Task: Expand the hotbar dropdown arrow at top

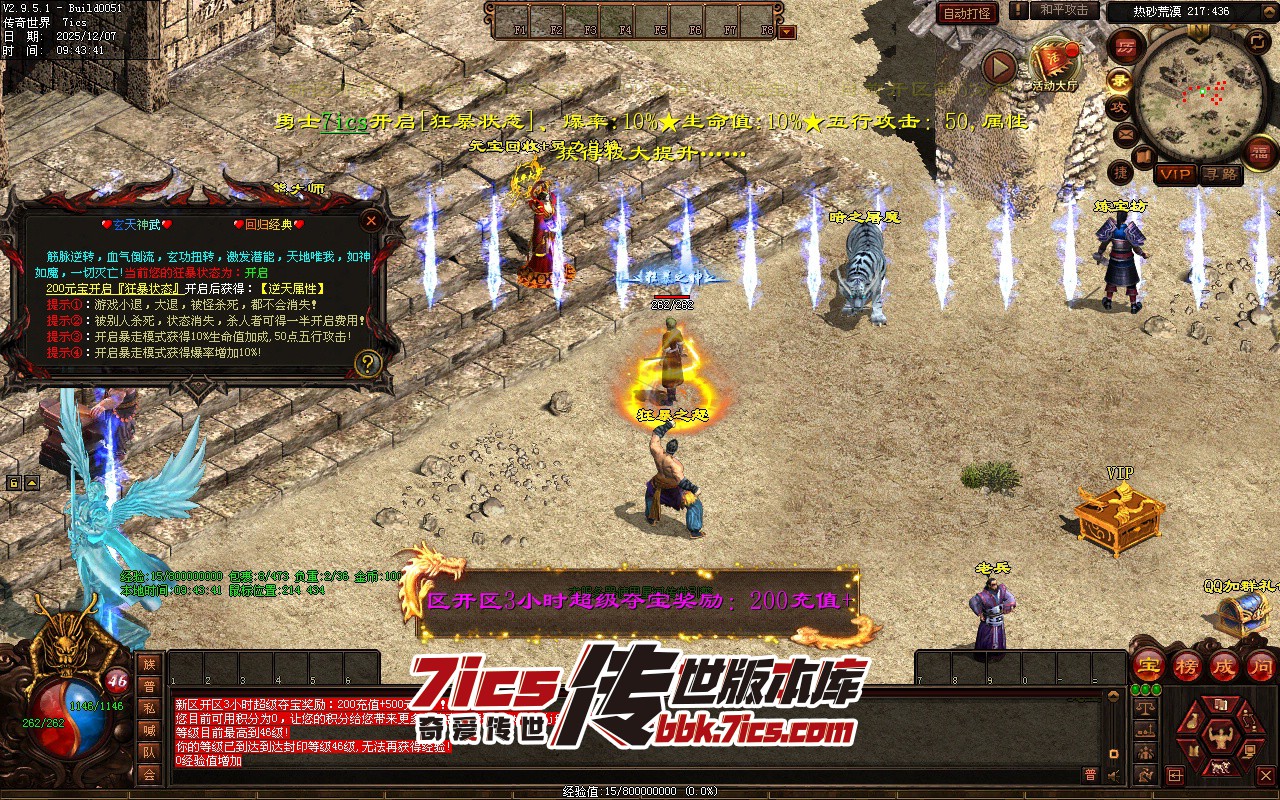Action: pos(788,32)
